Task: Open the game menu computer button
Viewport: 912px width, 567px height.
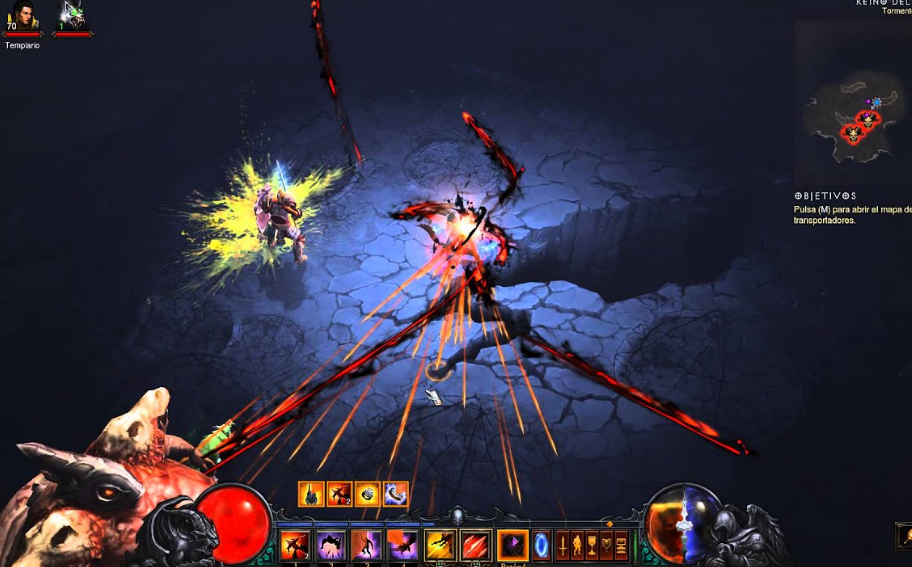Action: pos(621,546)
